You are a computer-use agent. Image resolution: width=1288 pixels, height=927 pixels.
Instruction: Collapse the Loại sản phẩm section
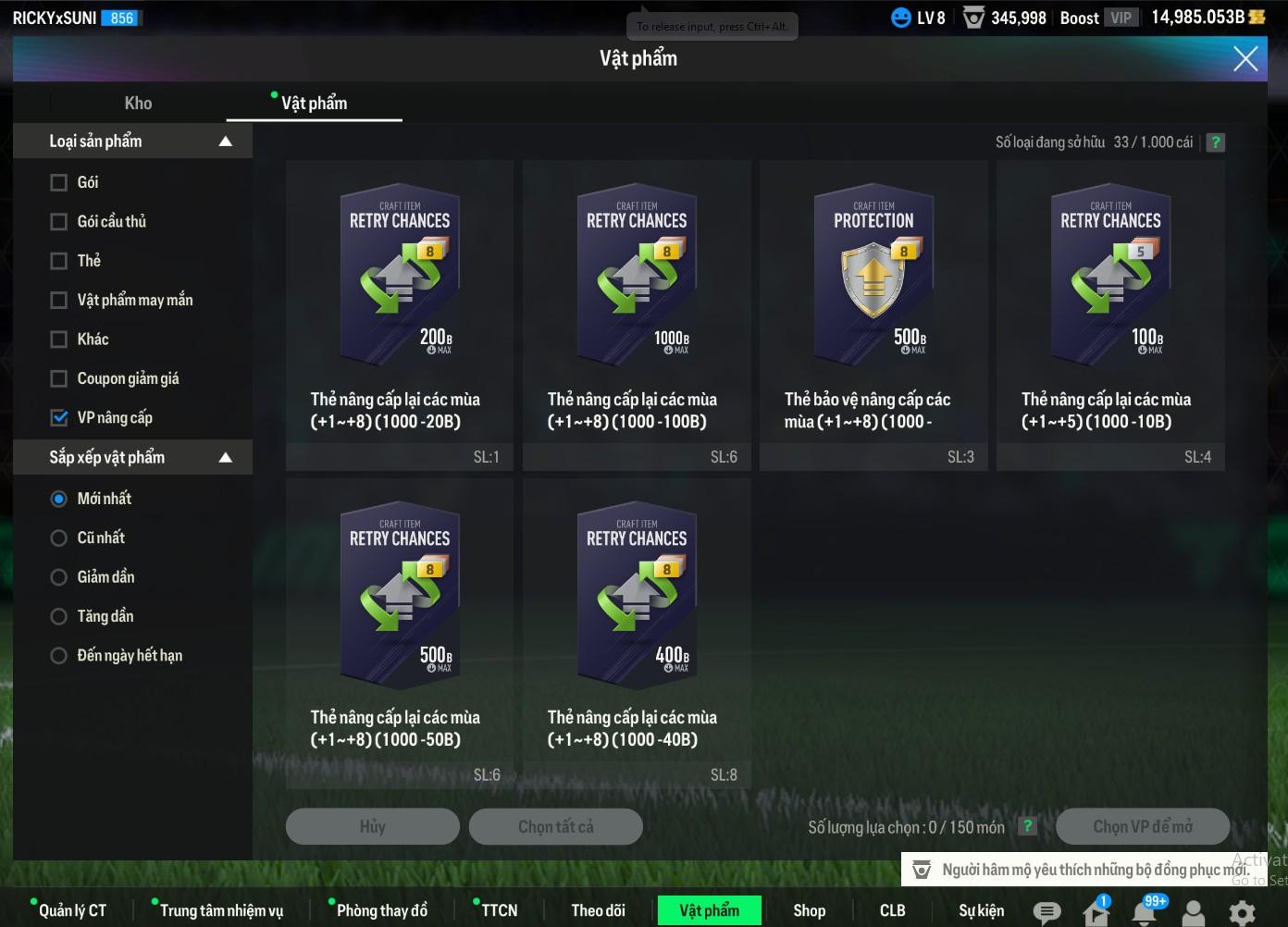(225, 142)
